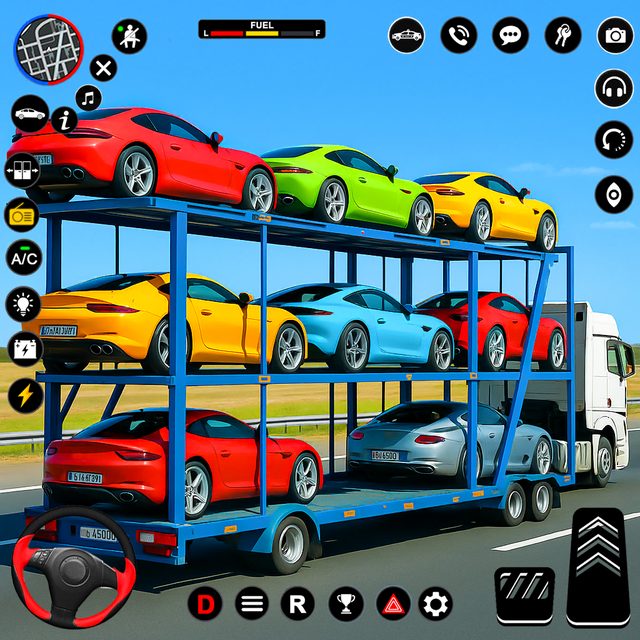Shift into Reverse with the R button
This screenshot has width=640, height=640.
[297, 603]
